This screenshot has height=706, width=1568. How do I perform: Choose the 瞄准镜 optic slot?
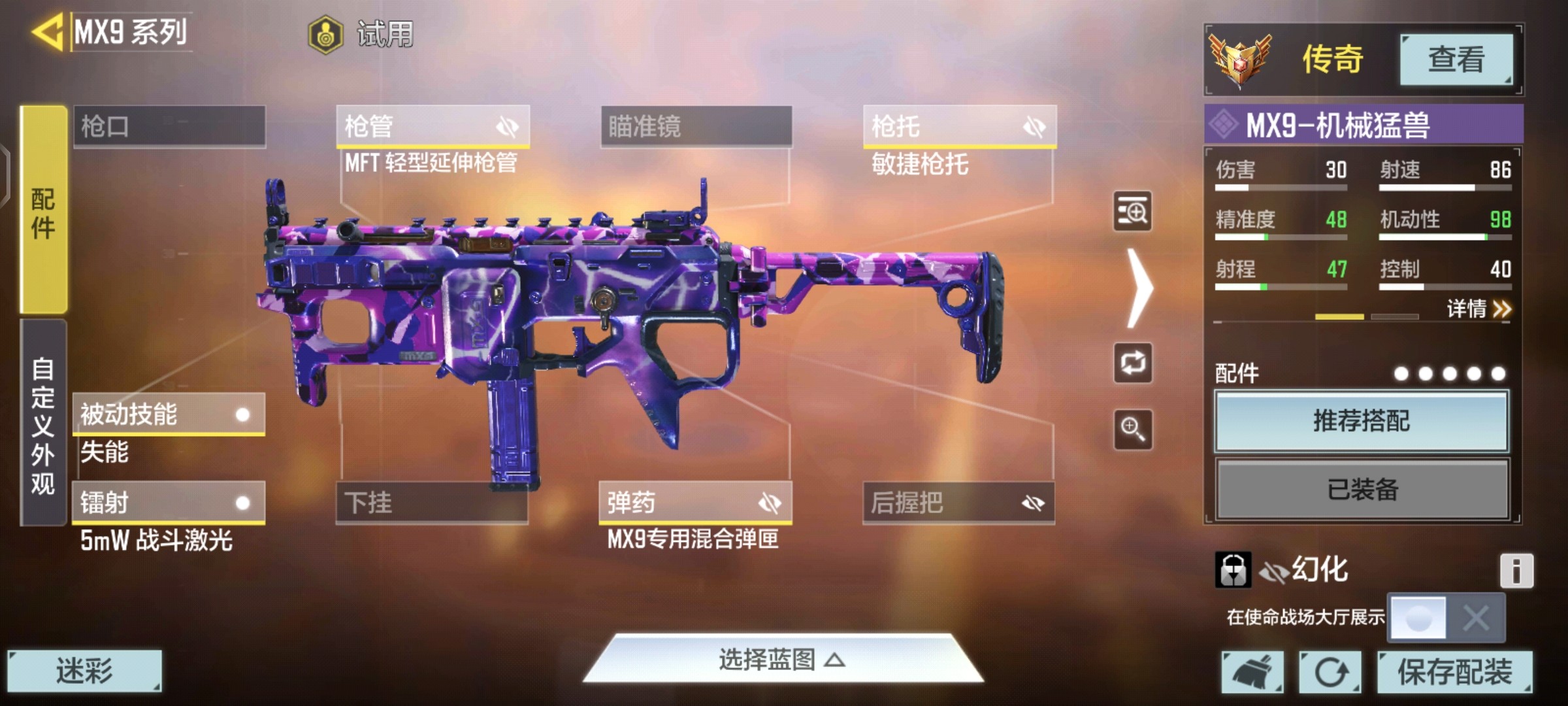coord(696,126)
